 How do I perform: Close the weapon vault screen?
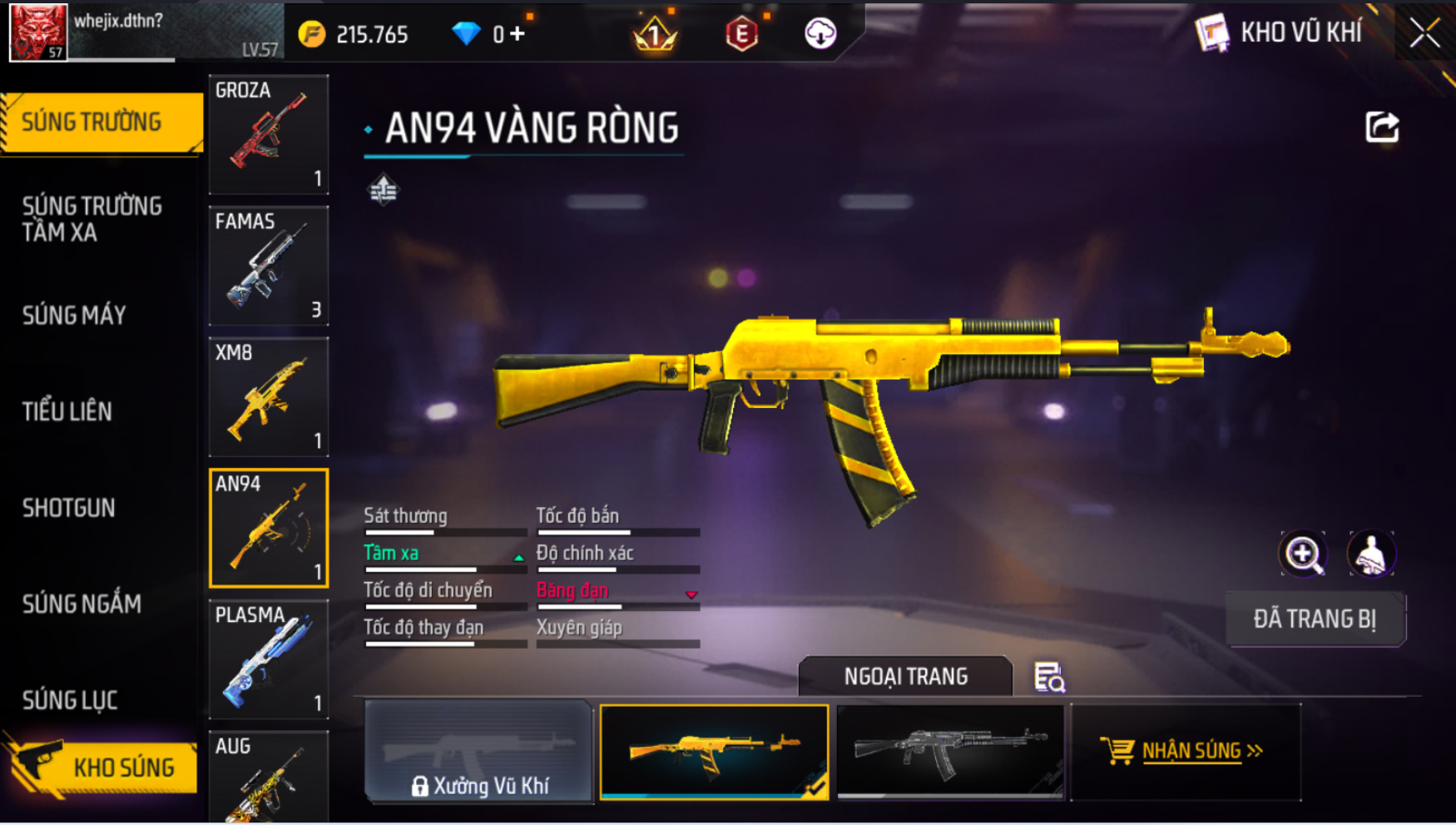1424,33
